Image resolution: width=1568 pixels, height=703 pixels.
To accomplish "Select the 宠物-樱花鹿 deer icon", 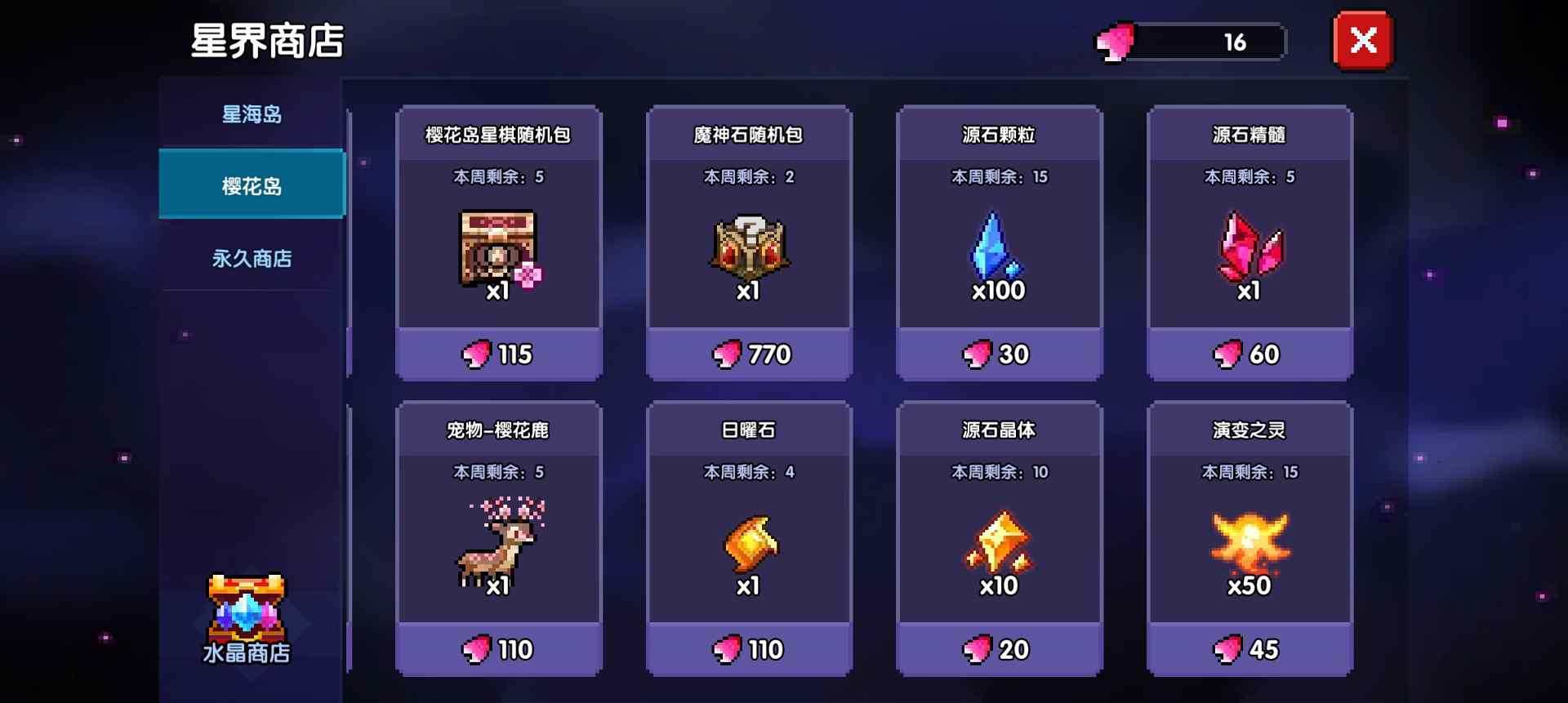I will click(498, 543).
